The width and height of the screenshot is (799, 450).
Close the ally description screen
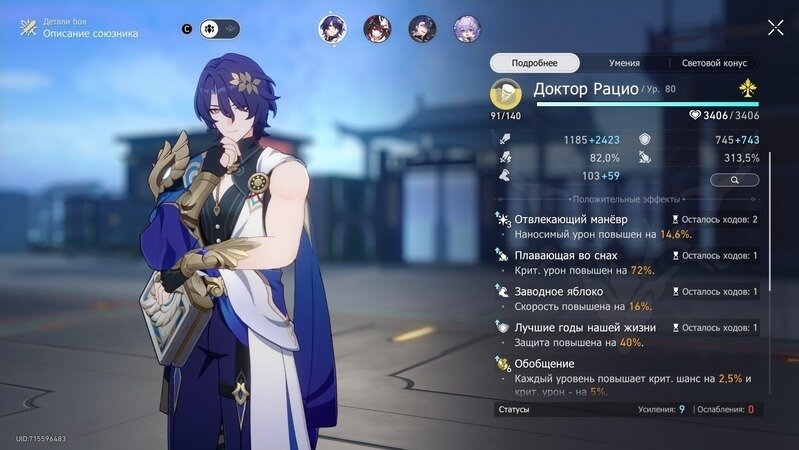[775, 28]
